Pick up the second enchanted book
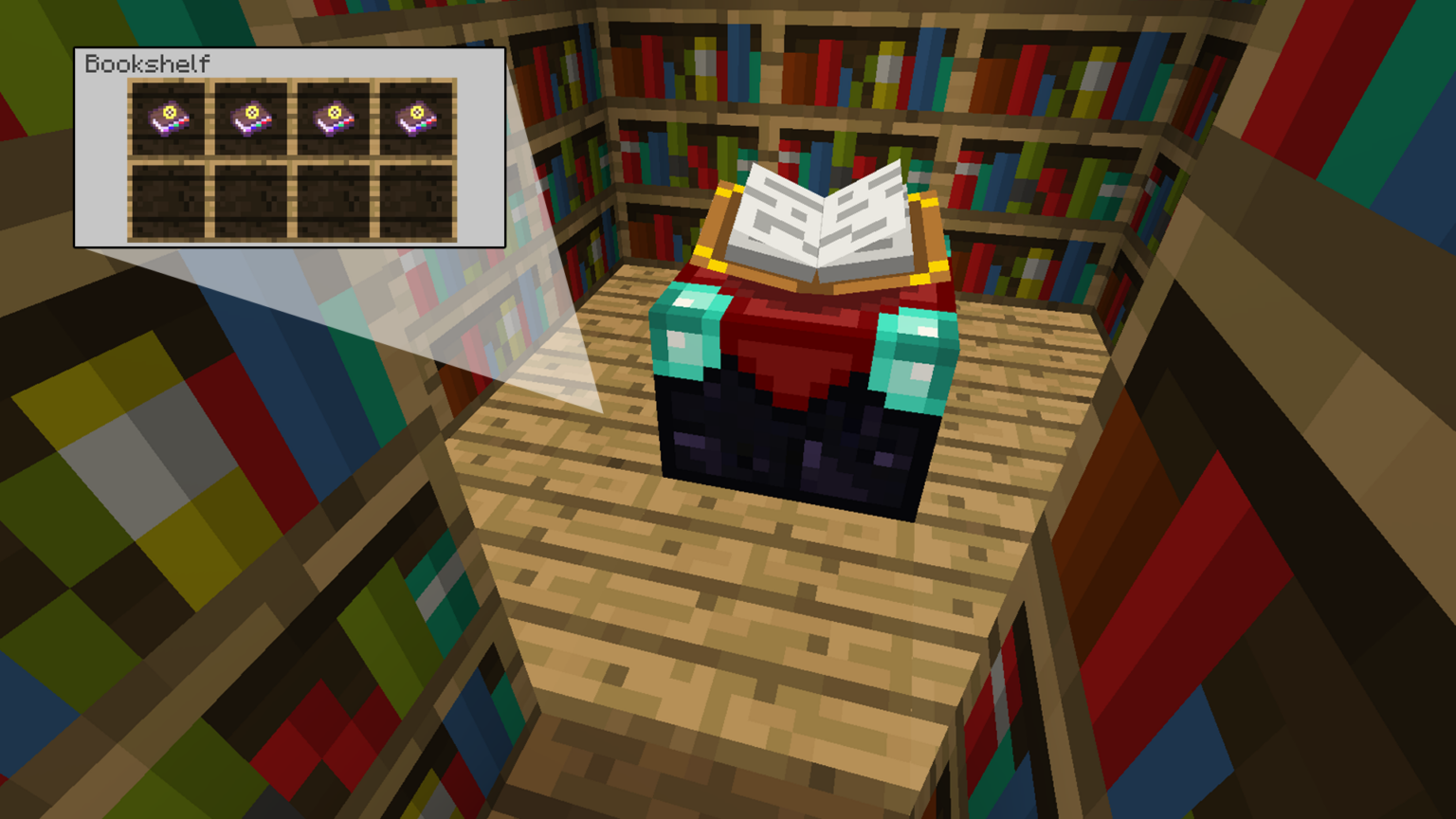Image resolution: width=1456 pixels, height=819 pixels. pos(249,118)
